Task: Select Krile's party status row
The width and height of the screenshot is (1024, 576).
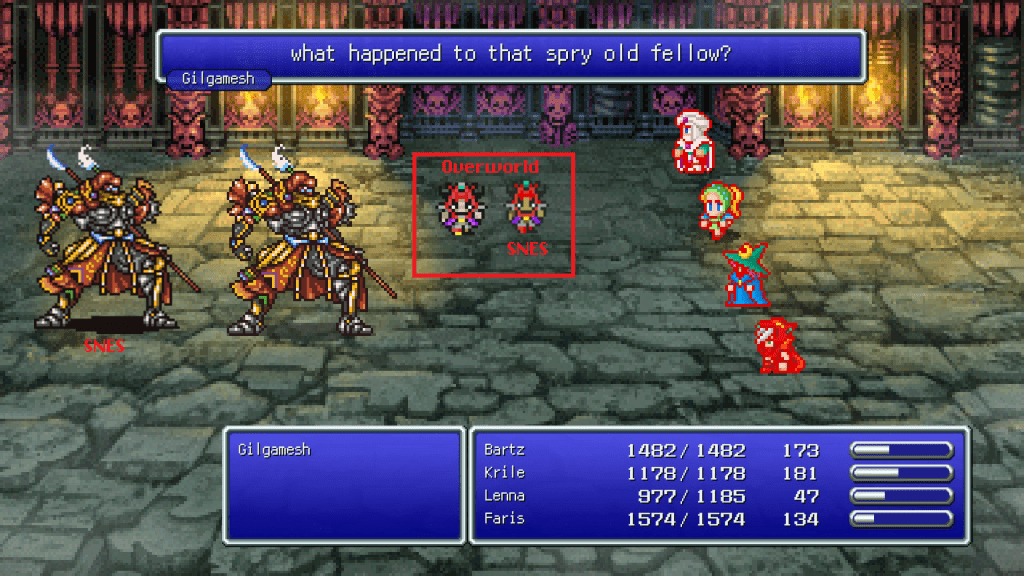Action: [x=503, y=473]
